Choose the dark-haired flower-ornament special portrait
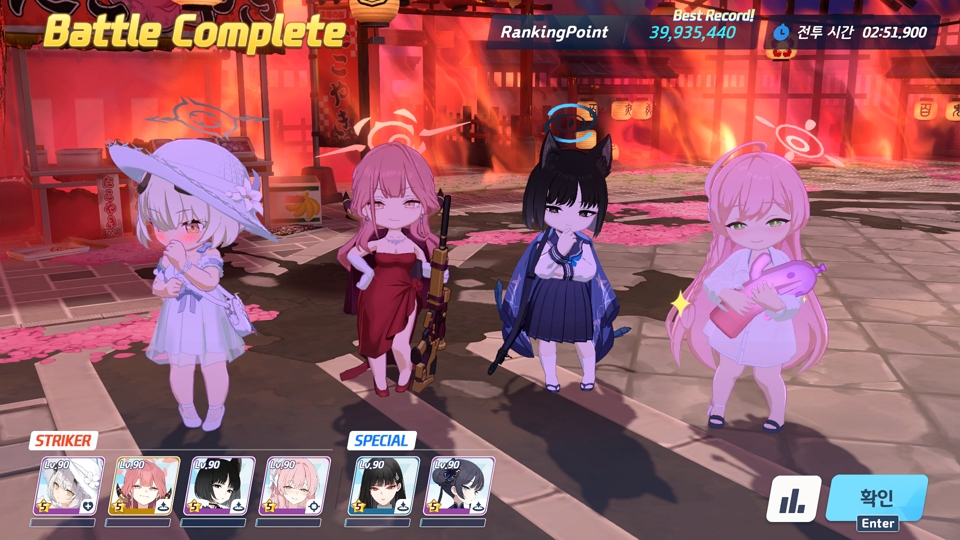The width and height of the screenshot is (960, 540). [x=458, y=486]
